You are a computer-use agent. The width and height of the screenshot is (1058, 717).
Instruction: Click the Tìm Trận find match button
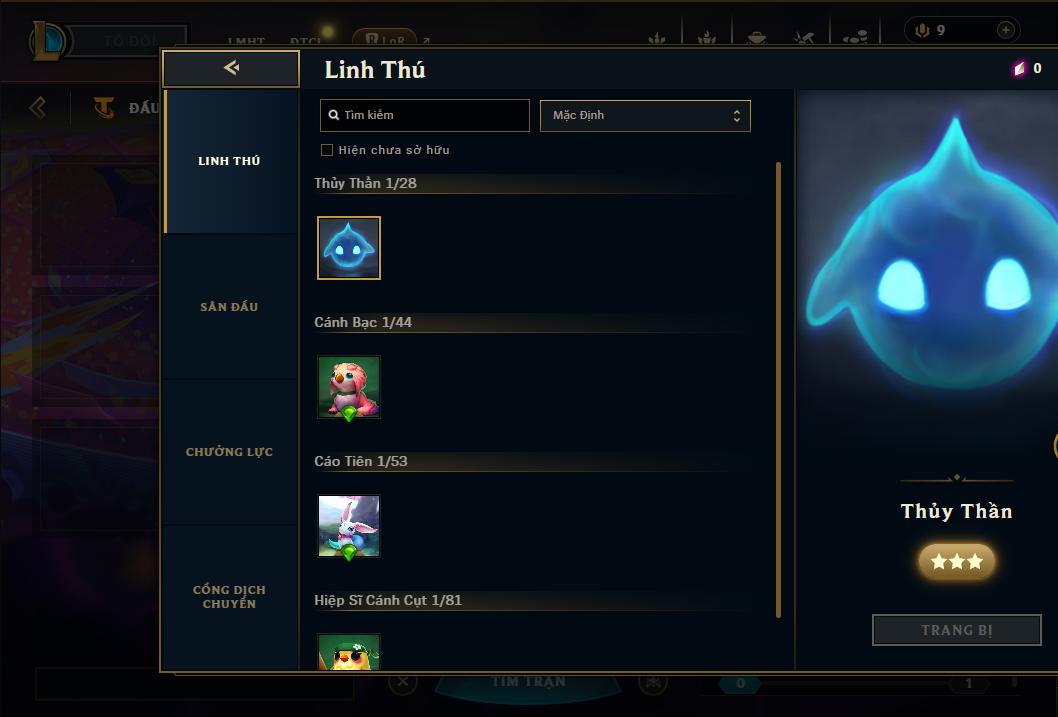click(529, 683)
